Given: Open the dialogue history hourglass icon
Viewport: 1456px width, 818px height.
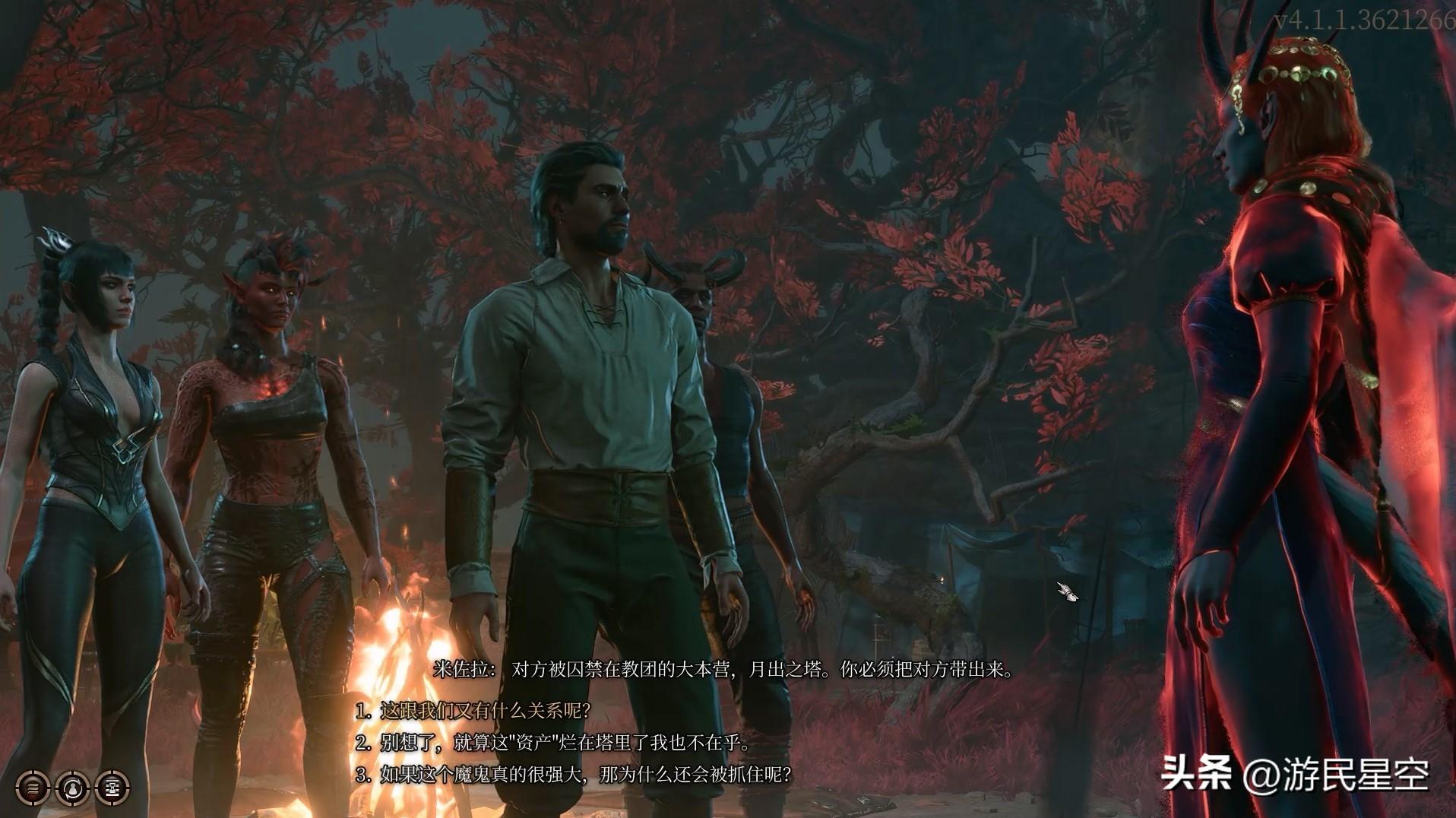Looking at the screenshot, I should click(x=112, y=788).
